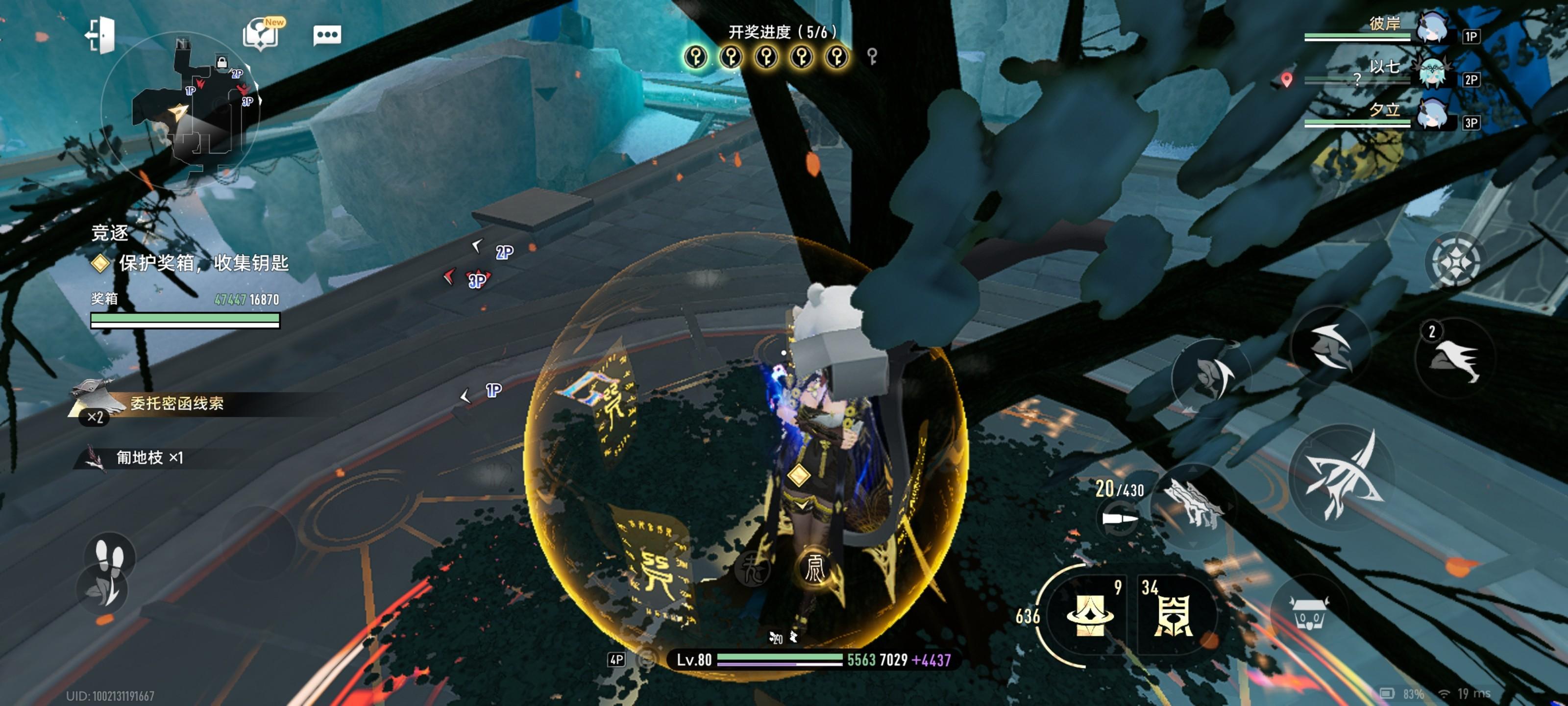Select teammate 以七 (2P) in party list
The width and height of the screenshot is (1568, 706).
[1432, 73]
